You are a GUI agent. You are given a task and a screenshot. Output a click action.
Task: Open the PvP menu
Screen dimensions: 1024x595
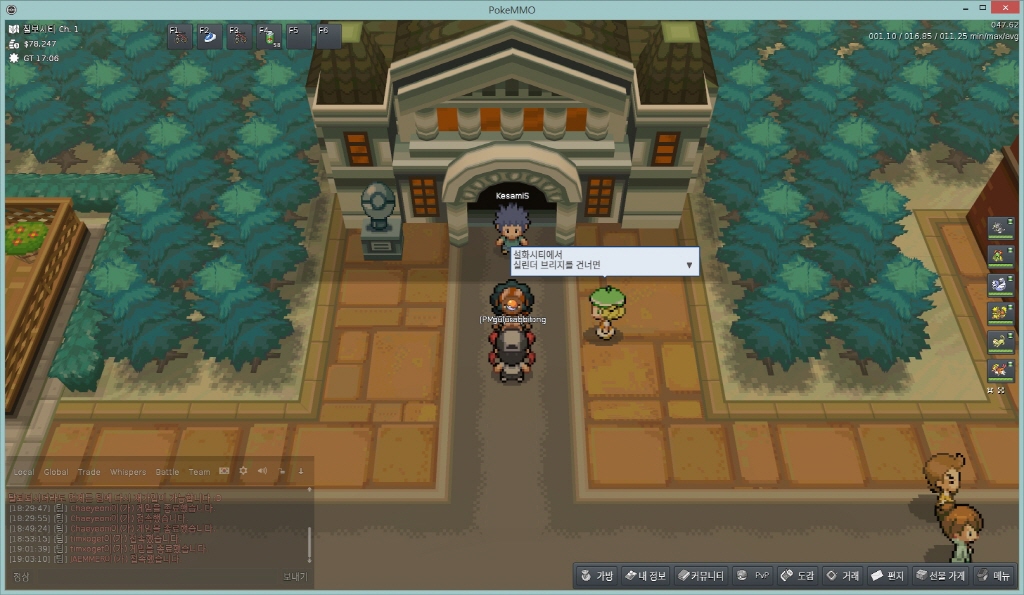coord(753,576)
